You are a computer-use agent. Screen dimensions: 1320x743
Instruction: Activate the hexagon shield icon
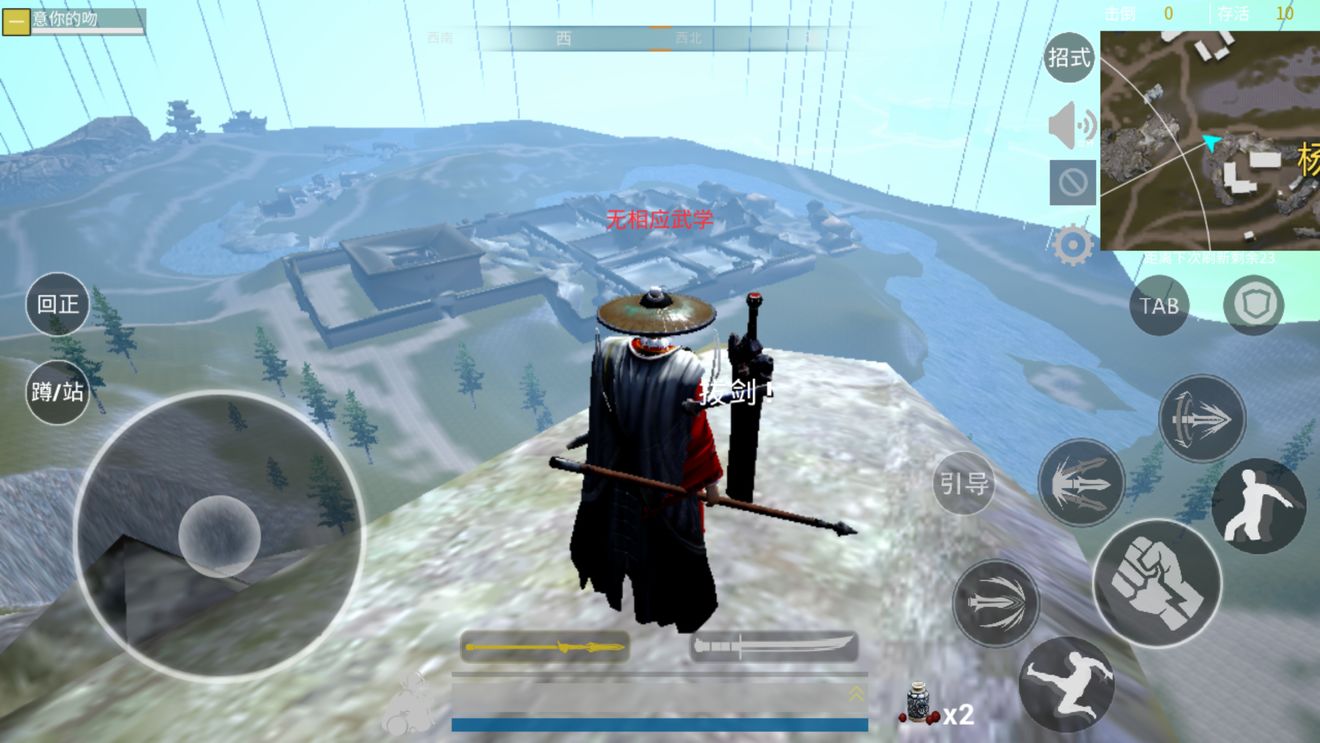pyautogui.click(x=1253, y=305)
